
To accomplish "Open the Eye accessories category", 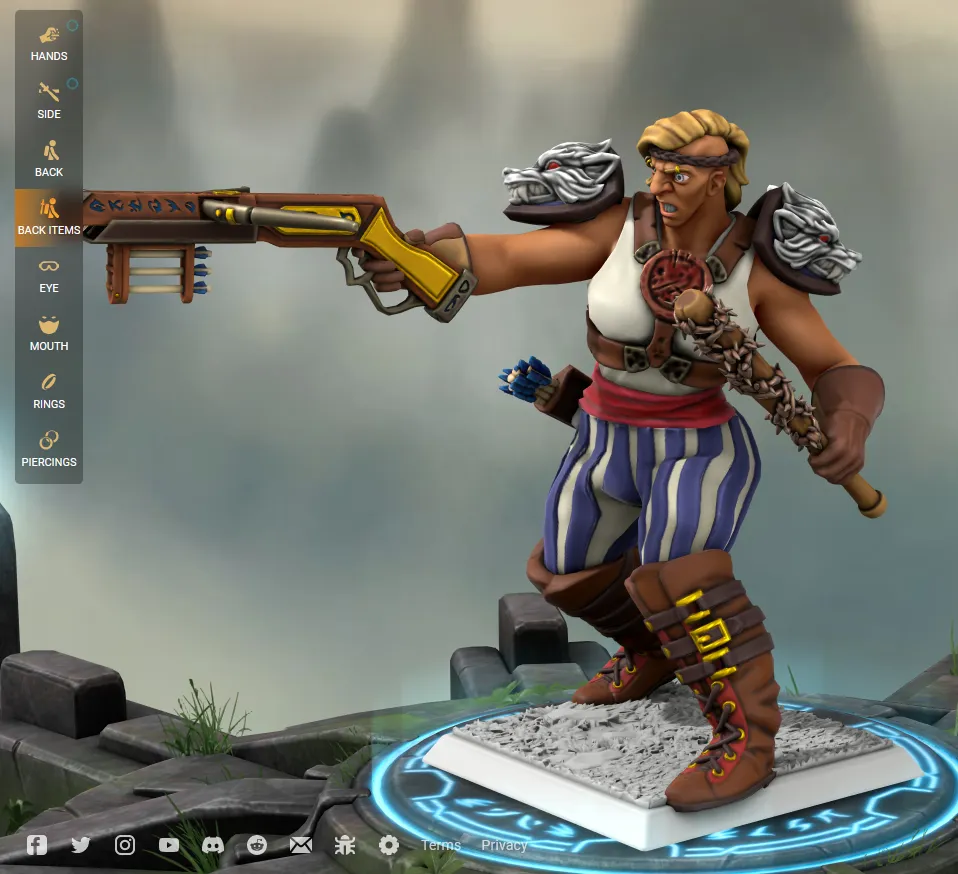I will [48, 275].
